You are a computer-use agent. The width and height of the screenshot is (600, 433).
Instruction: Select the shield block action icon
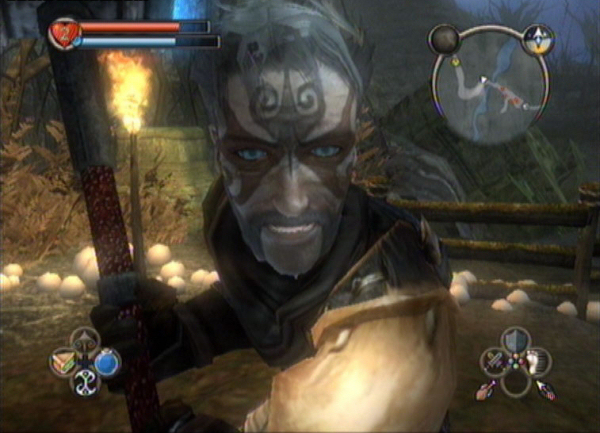click(x=514, y=339)
